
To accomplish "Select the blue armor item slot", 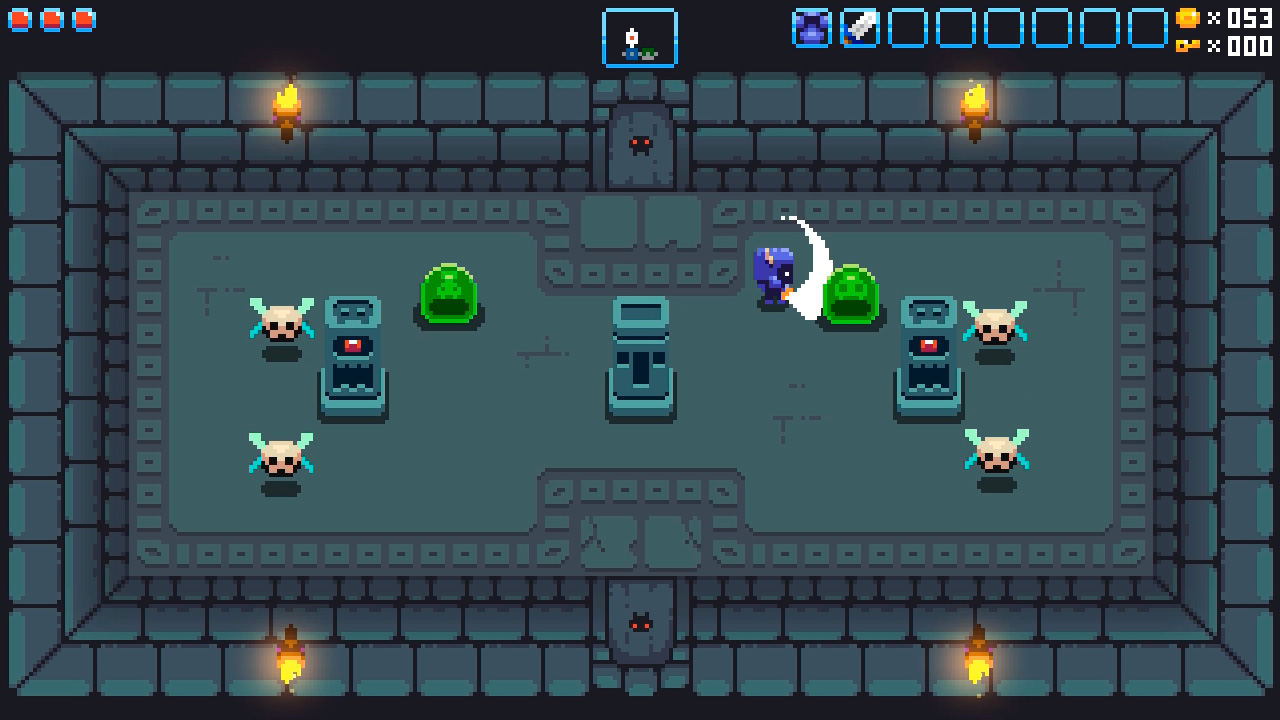I will pos(812,27).
